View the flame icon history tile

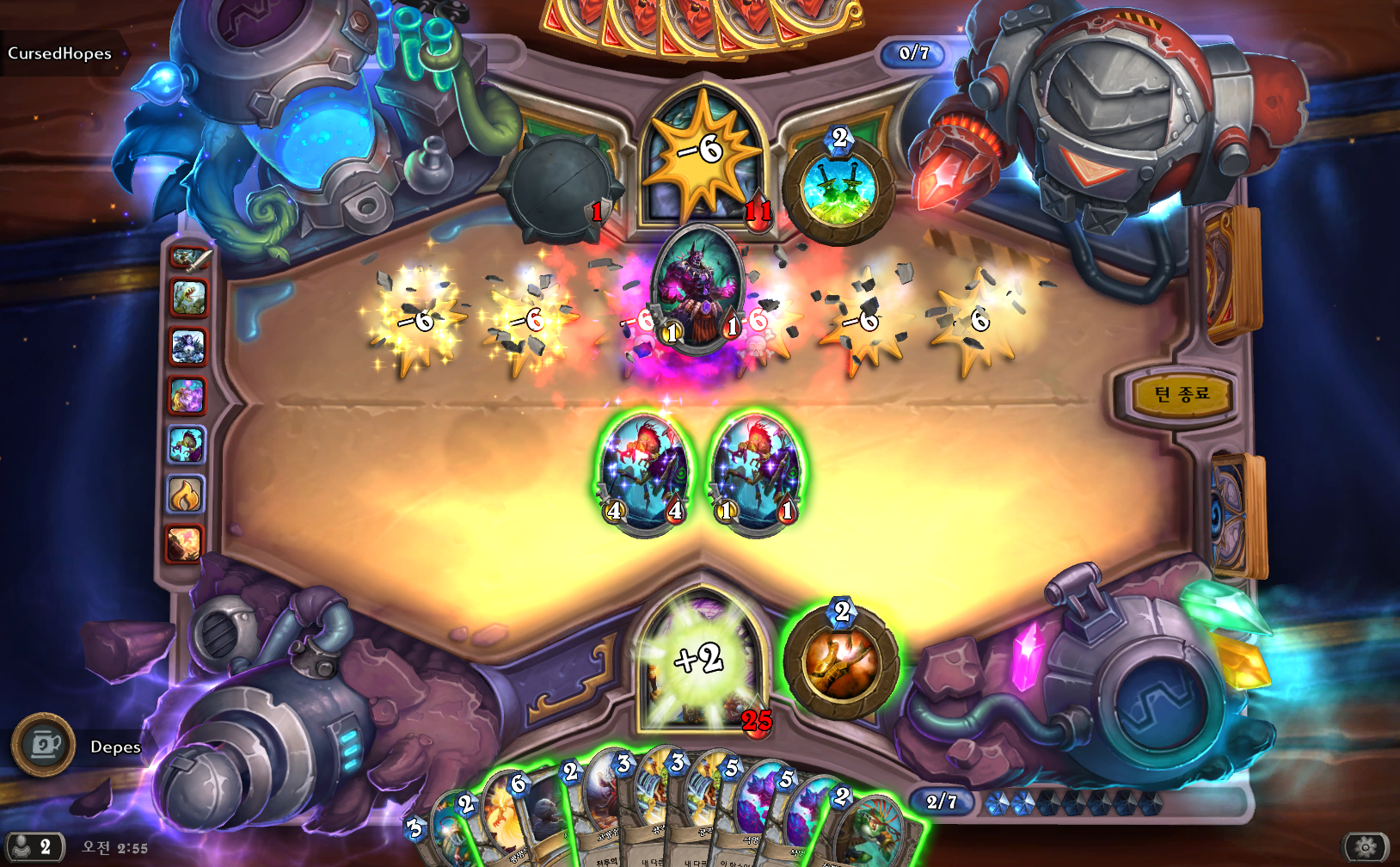tap(186, 495)
